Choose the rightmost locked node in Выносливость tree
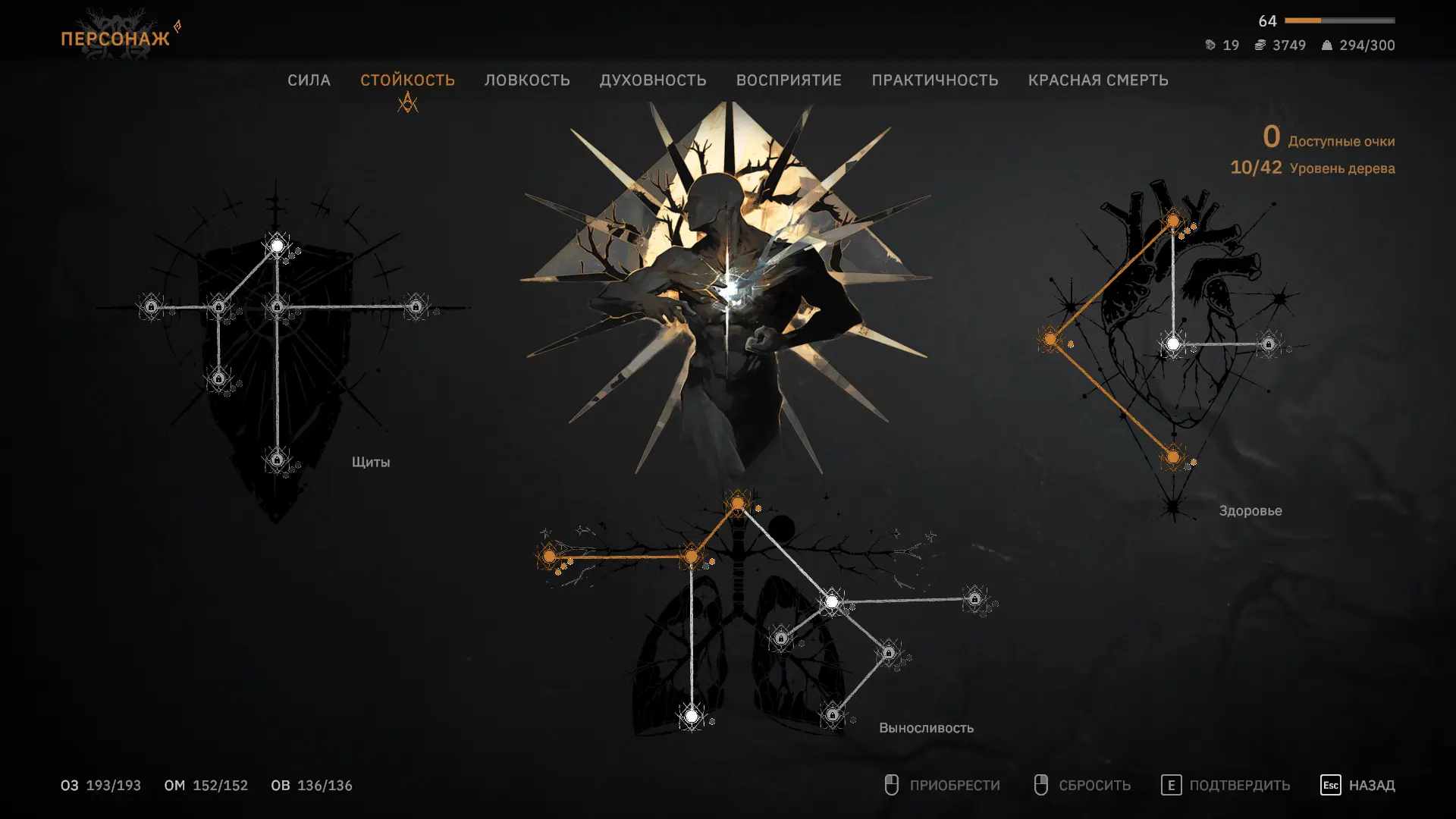The image size is (1456, 819). coord(974,599)
